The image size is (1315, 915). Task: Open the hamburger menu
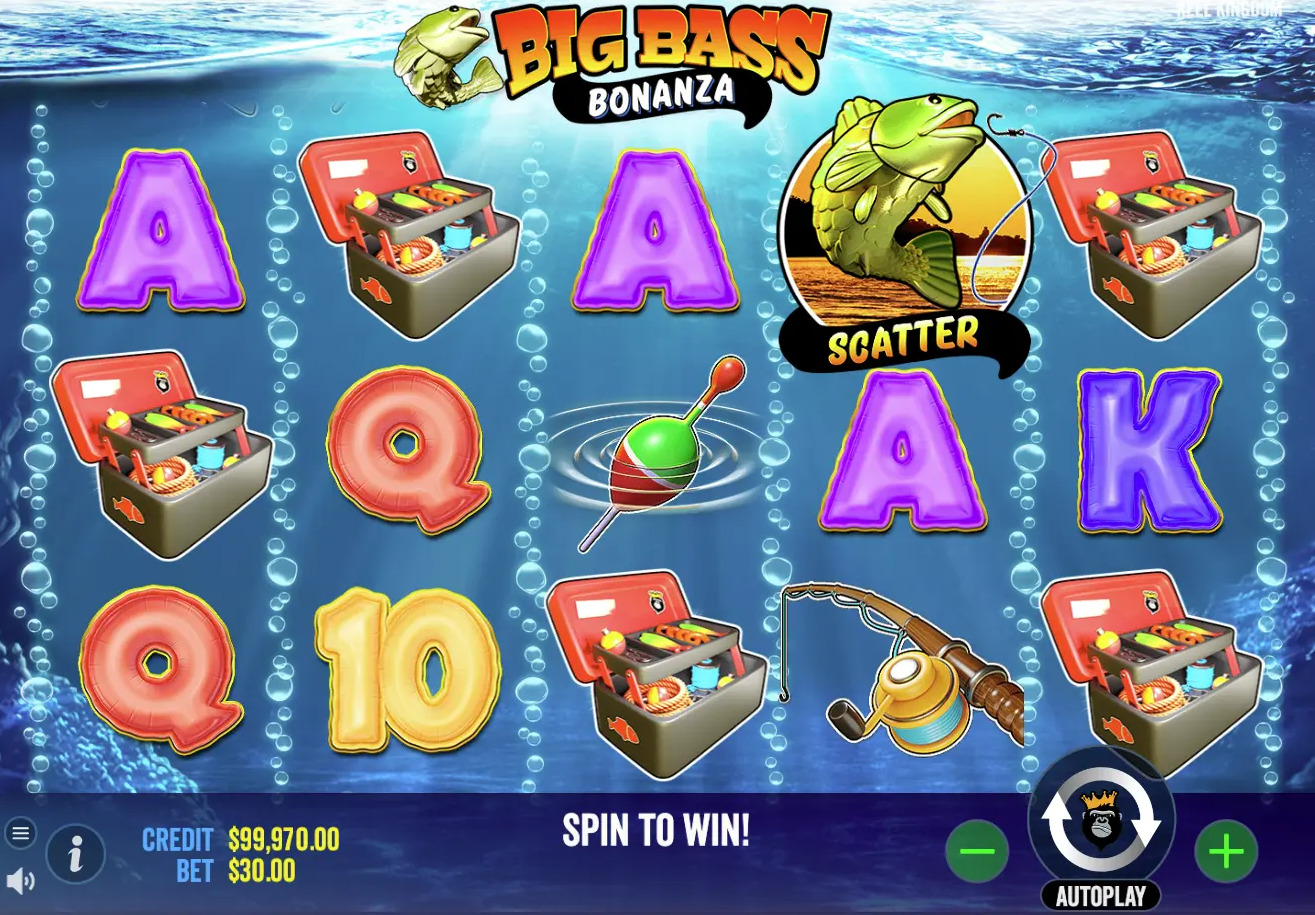[x=21, y=833]
